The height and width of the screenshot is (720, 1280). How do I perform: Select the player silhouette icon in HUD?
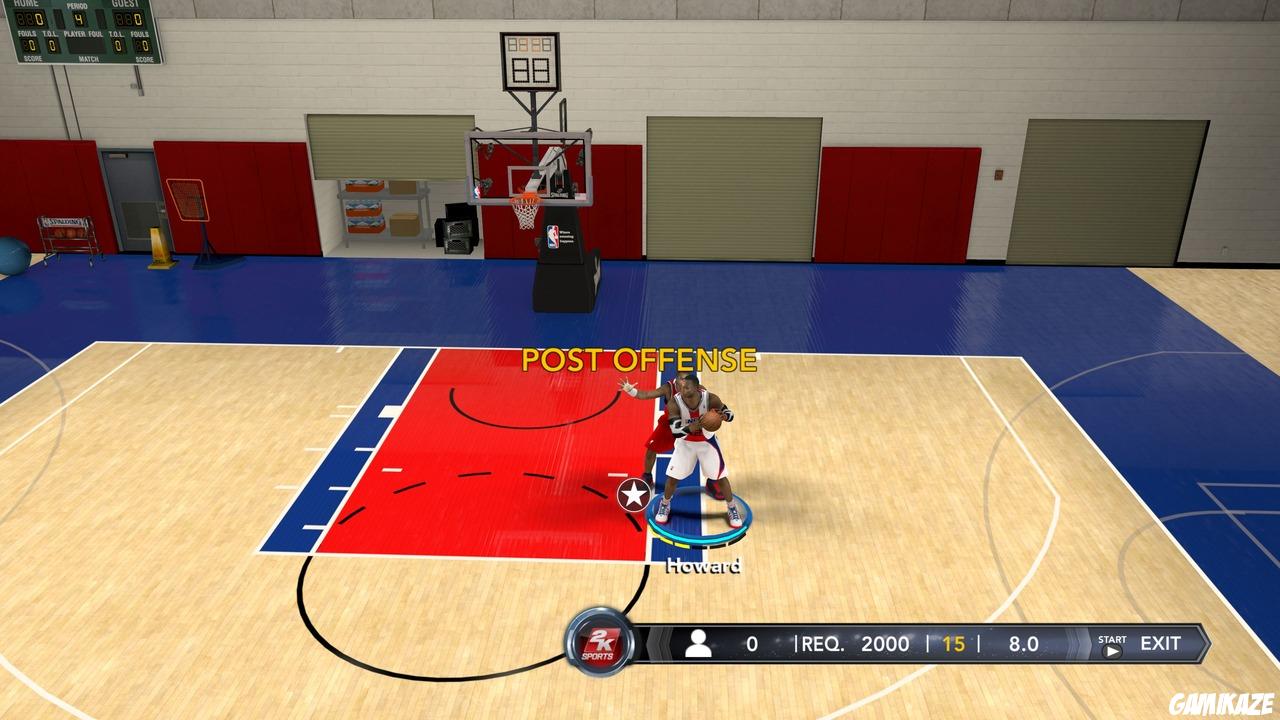click(x=699, y=644)
